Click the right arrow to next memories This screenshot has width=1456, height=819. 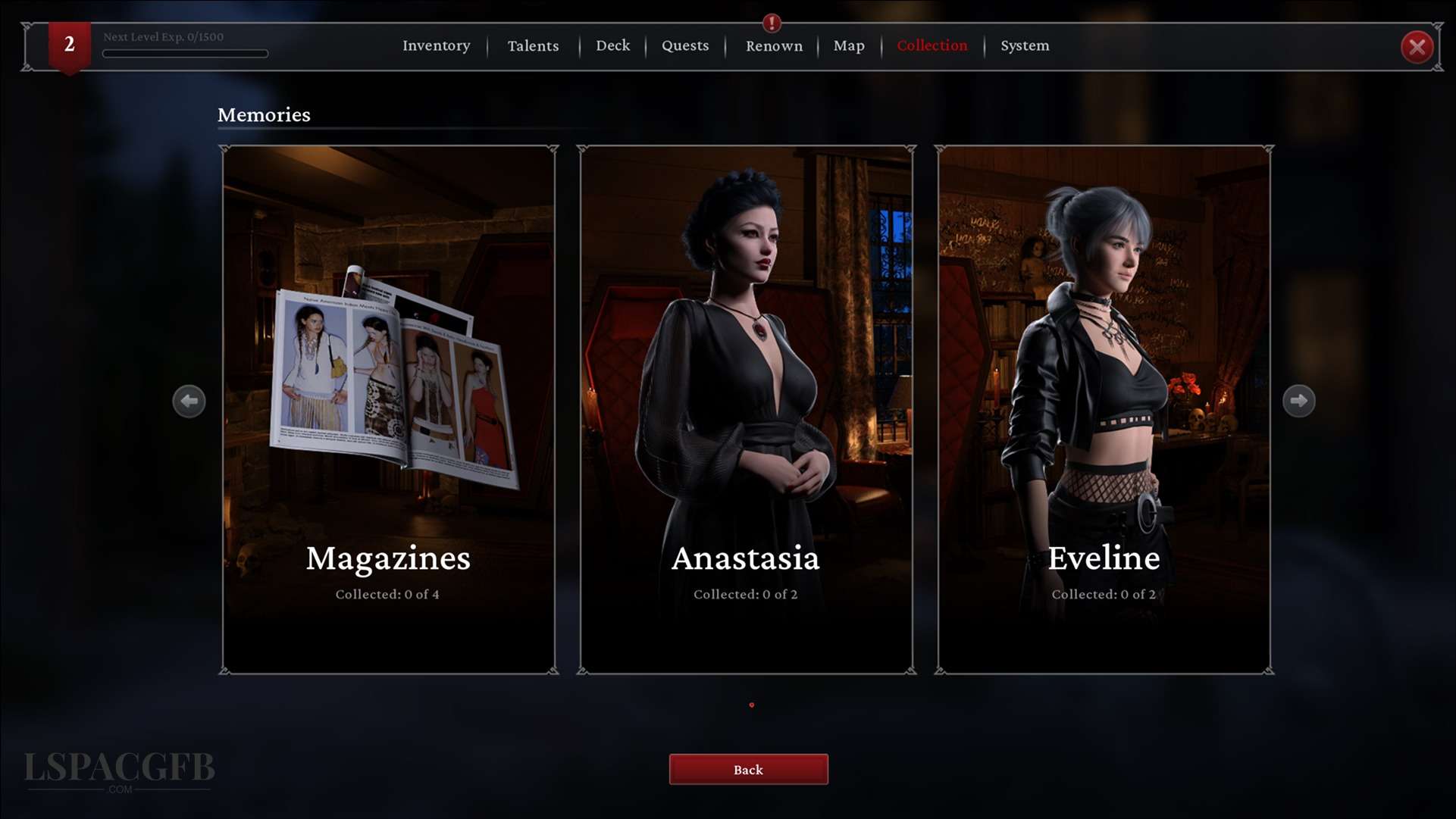(1298, 401)
